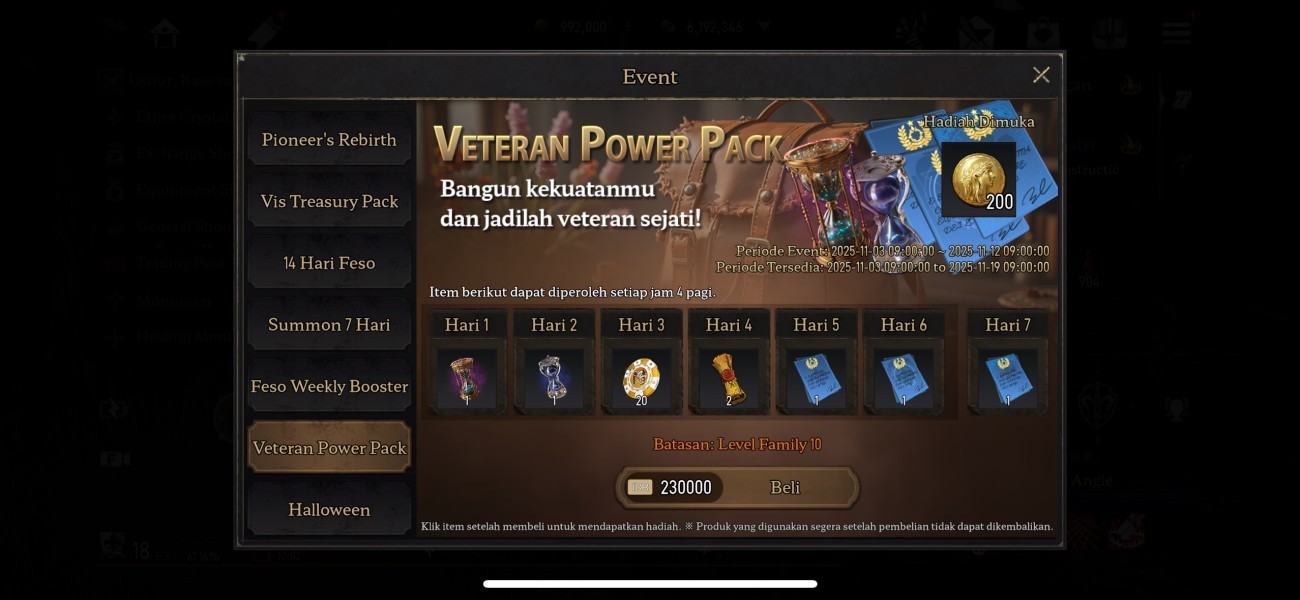
Task: Close the Event window
Action: [1041, 75]
